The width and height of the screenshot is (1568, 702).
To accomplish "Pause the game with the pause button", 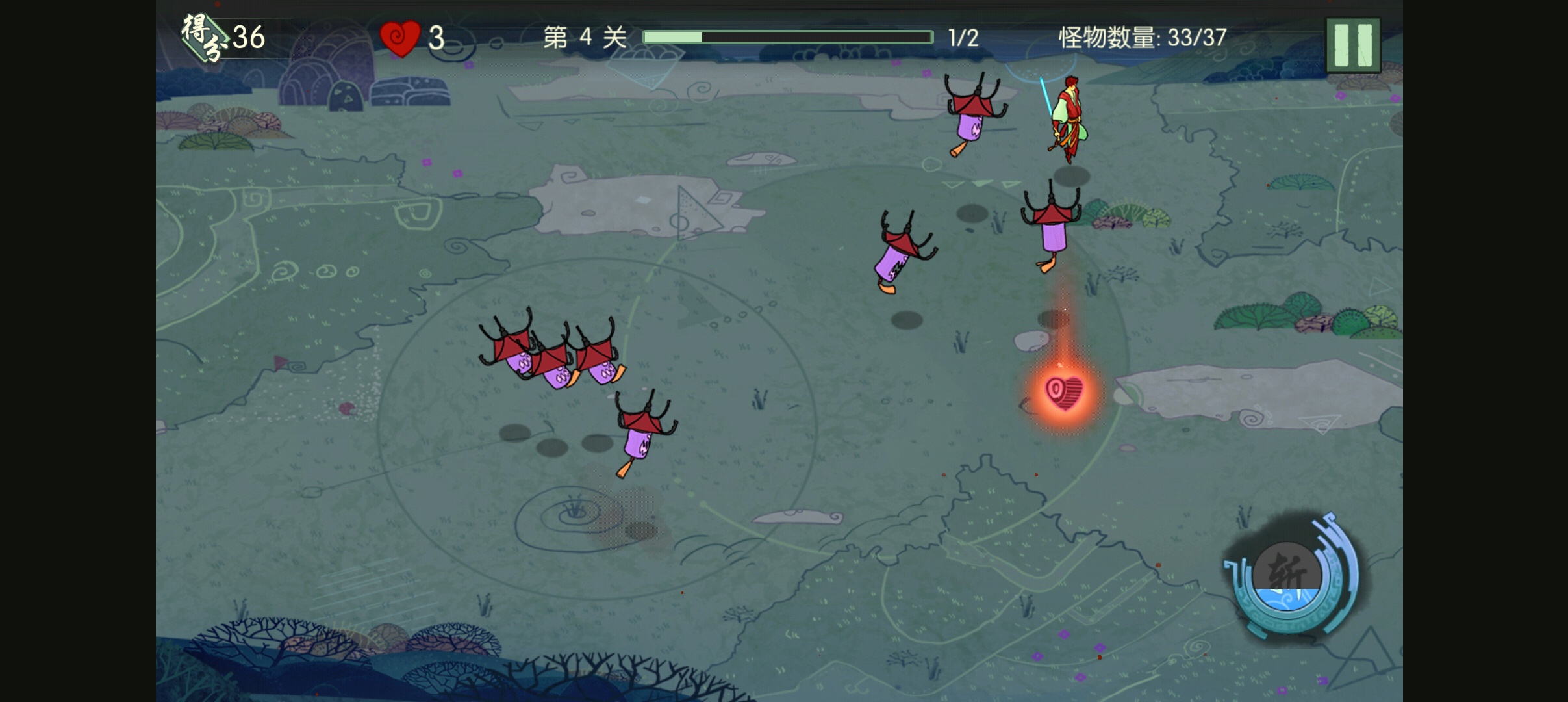I will click(x=1352, y=45).
